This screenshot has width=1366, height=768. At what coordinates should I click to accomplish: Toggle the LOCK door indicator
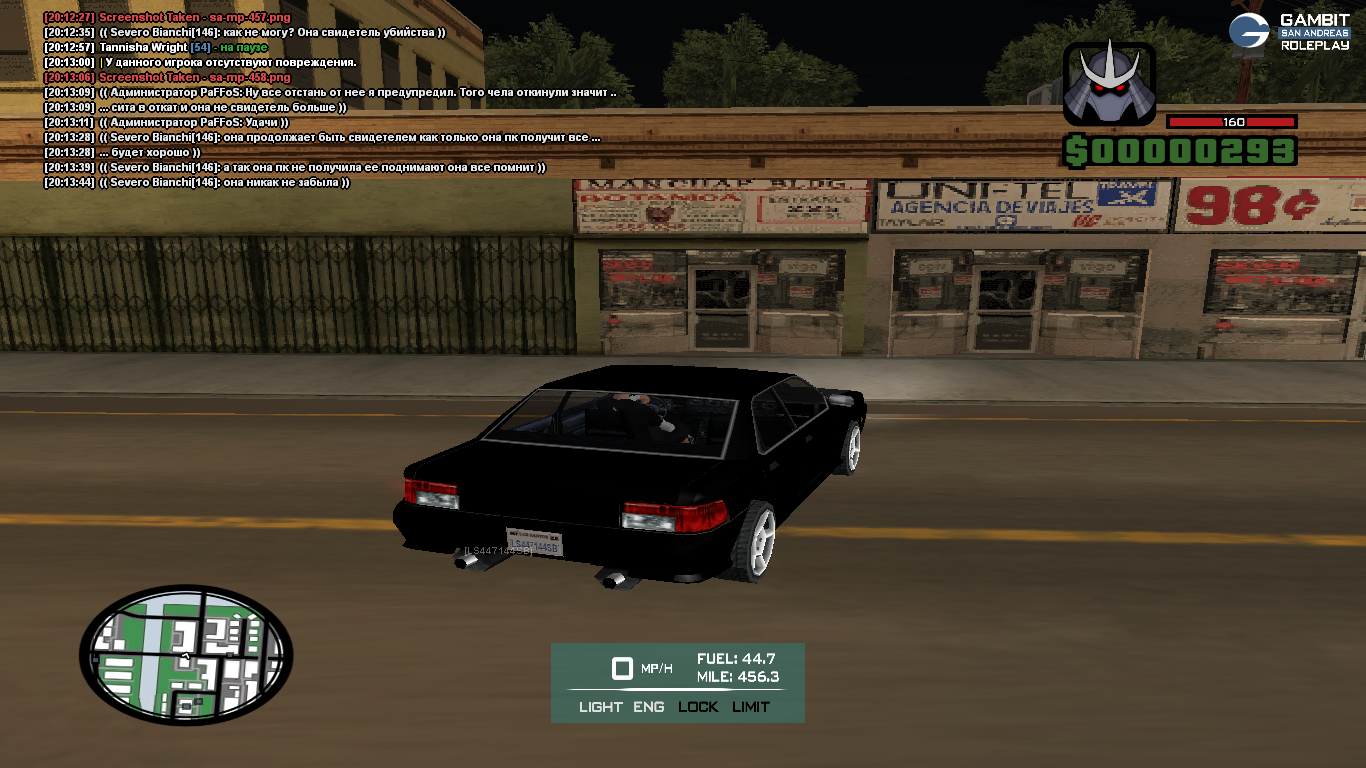698,707
